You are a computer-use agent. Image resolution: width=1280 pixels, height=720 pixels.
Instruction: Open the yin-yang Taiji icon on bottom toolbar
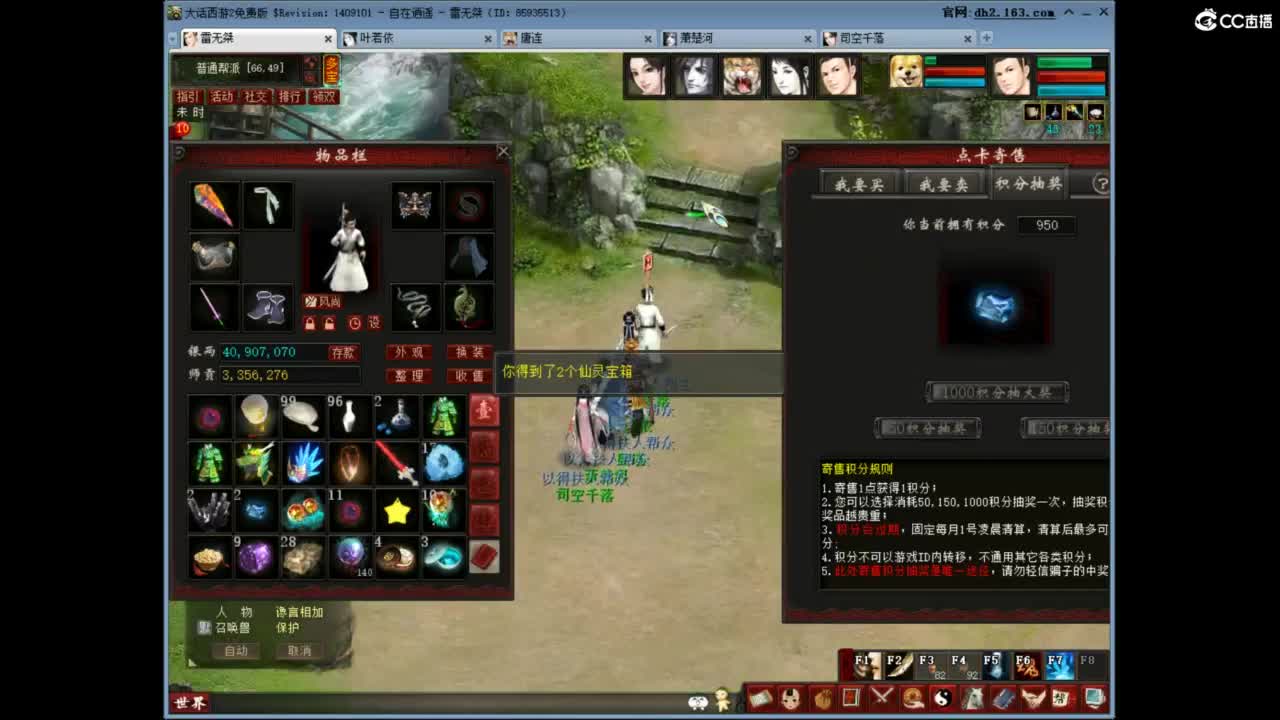coord(945,697)
